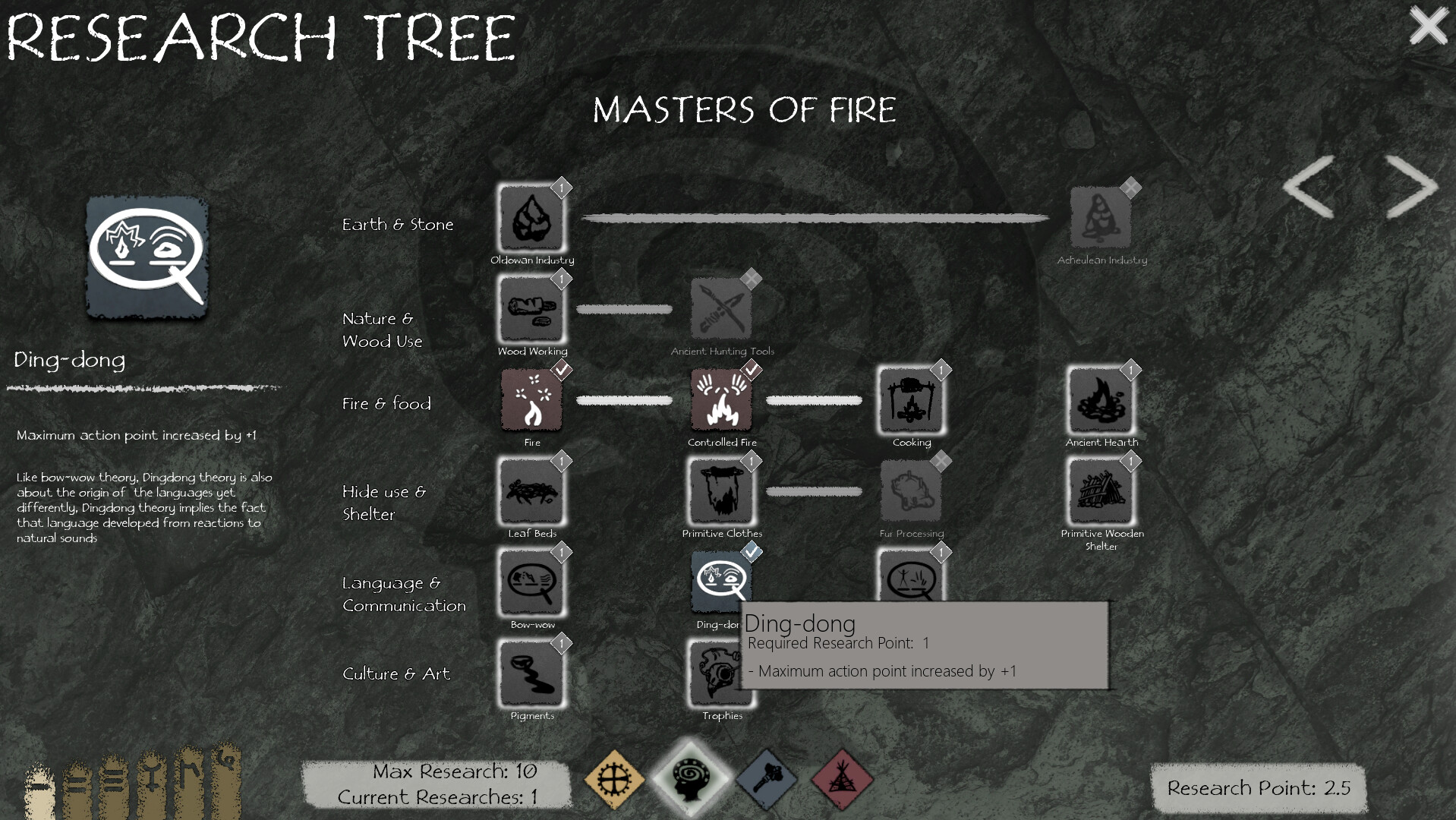Screen dimensions: 1456x820
Task: Click the checkmark badge on Controlled Fire
Action: point(751,370)
